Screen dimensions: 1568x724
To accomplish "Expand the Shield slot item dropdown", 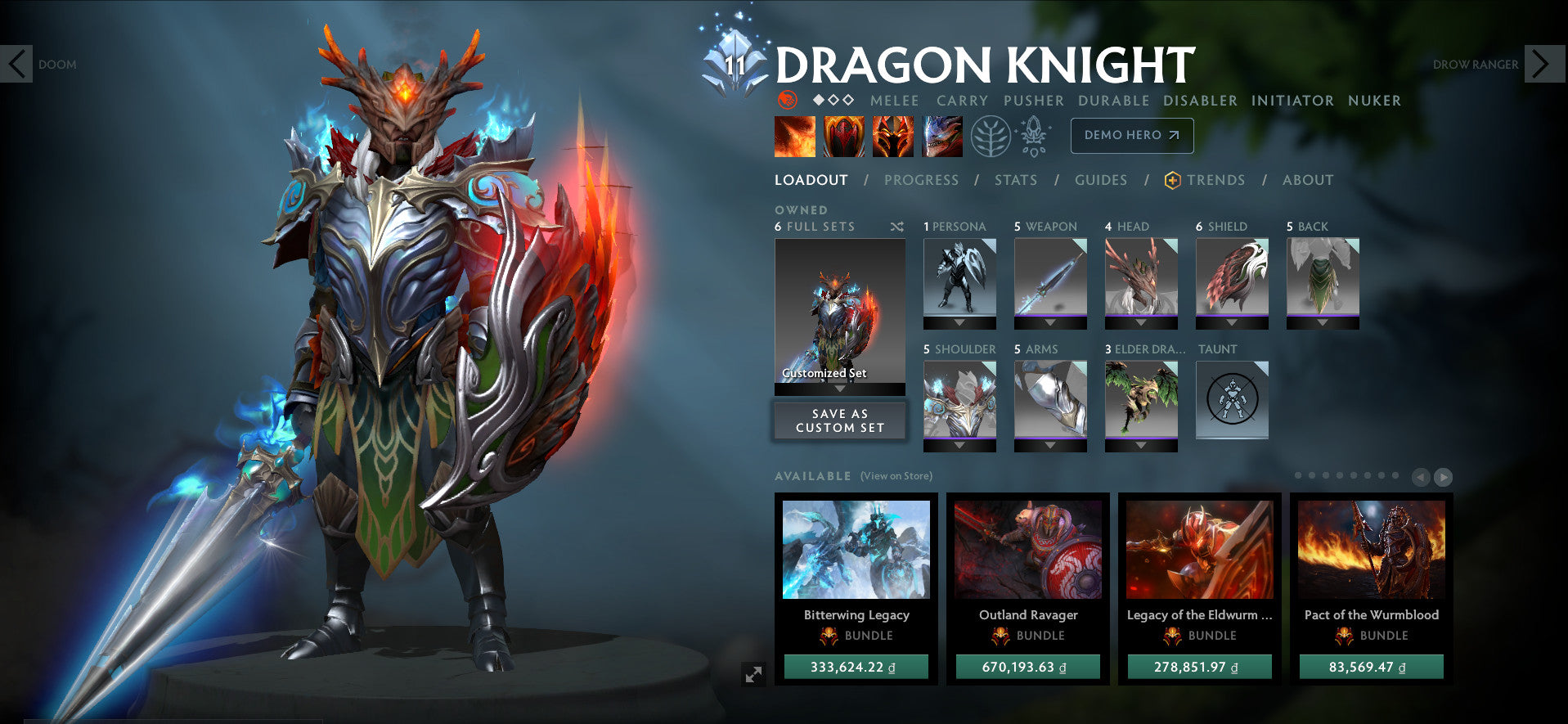I will 1232,322.
